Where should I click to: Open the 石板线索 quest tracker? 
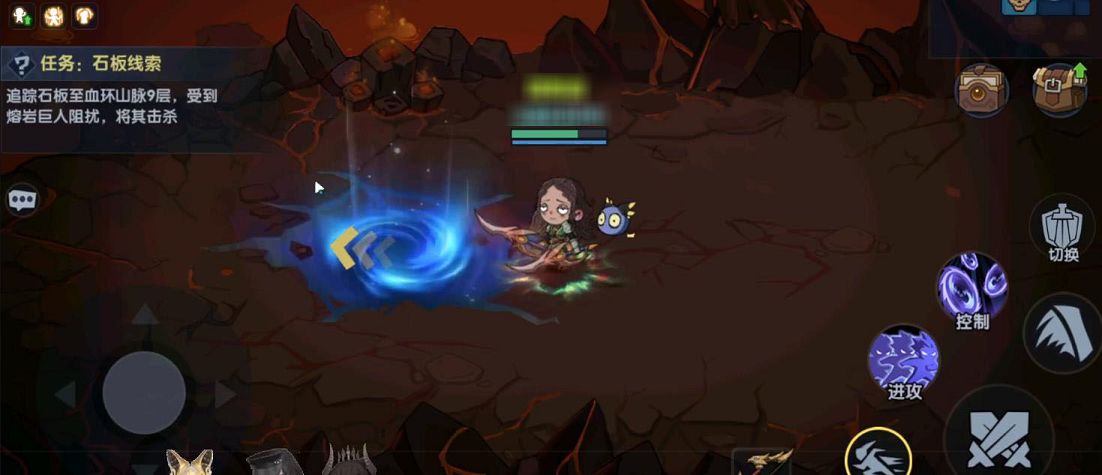tap(100, 65)
